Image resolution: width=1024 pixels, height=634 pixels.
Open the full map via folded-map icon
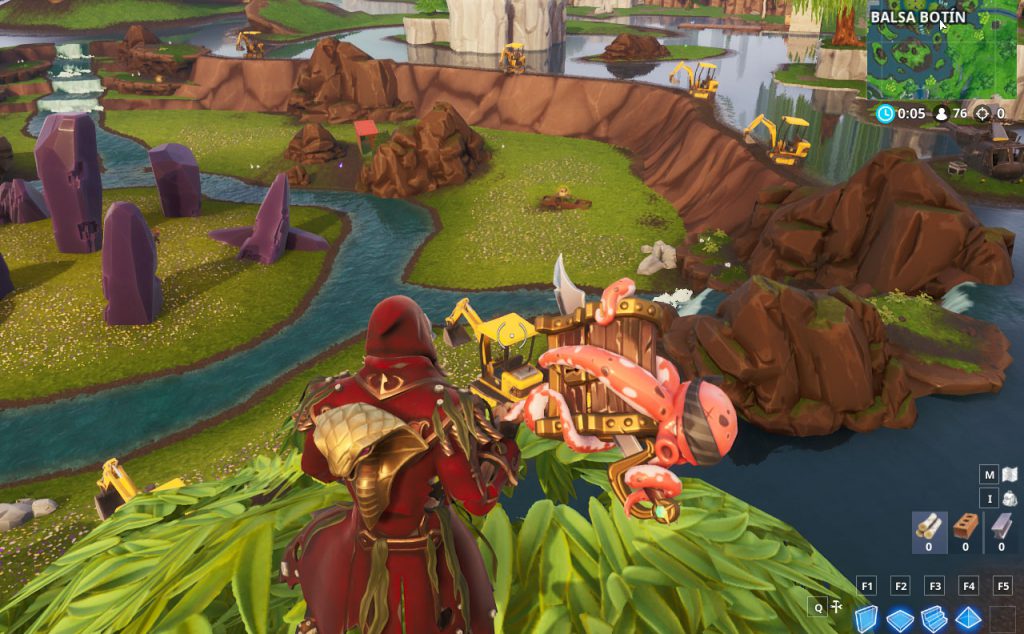pos(1010,474)
